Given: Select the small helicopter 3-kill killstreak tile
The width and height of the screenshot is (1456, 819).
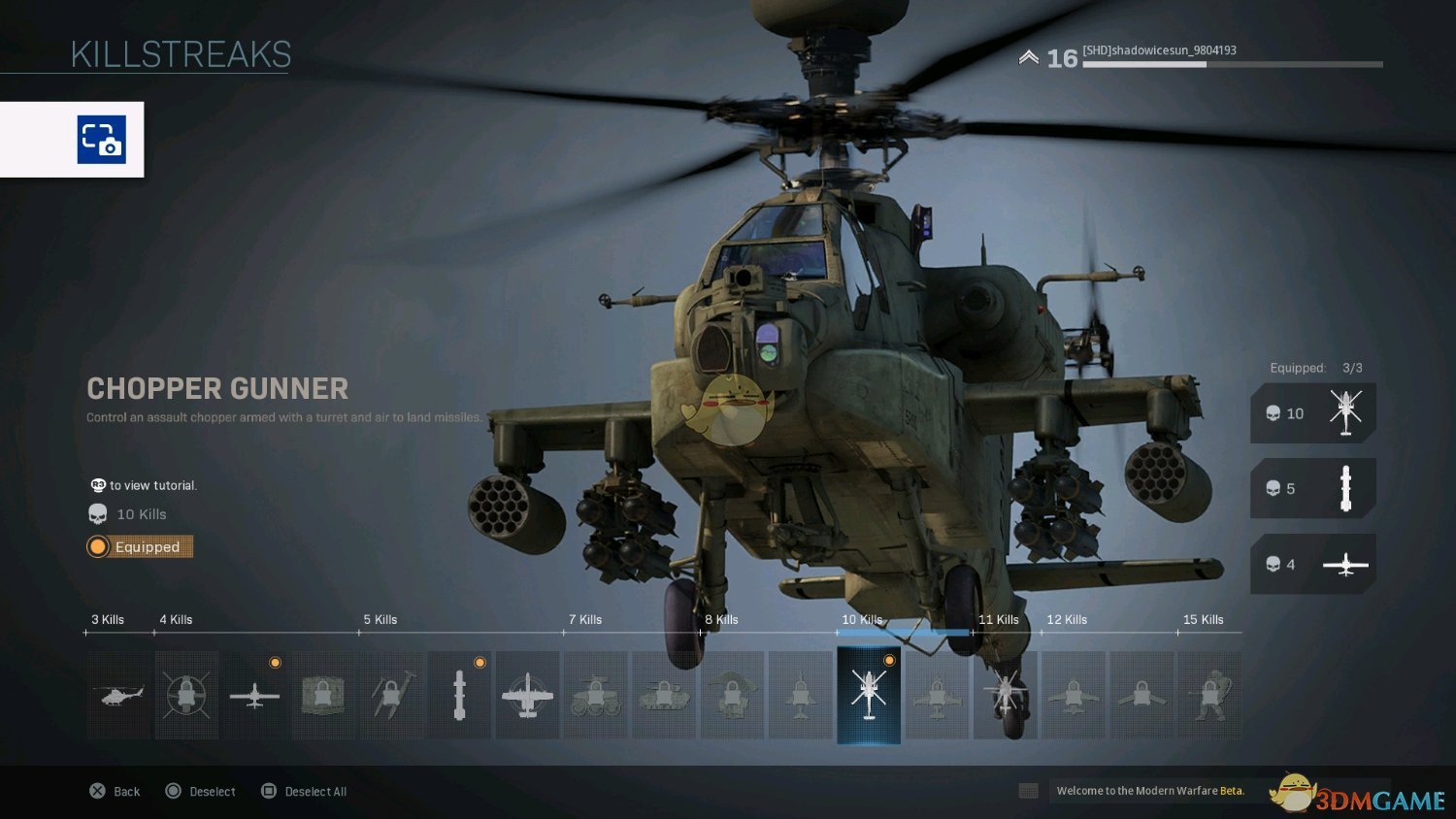Looking at the screenshot, I should click(x=118, y=695).
